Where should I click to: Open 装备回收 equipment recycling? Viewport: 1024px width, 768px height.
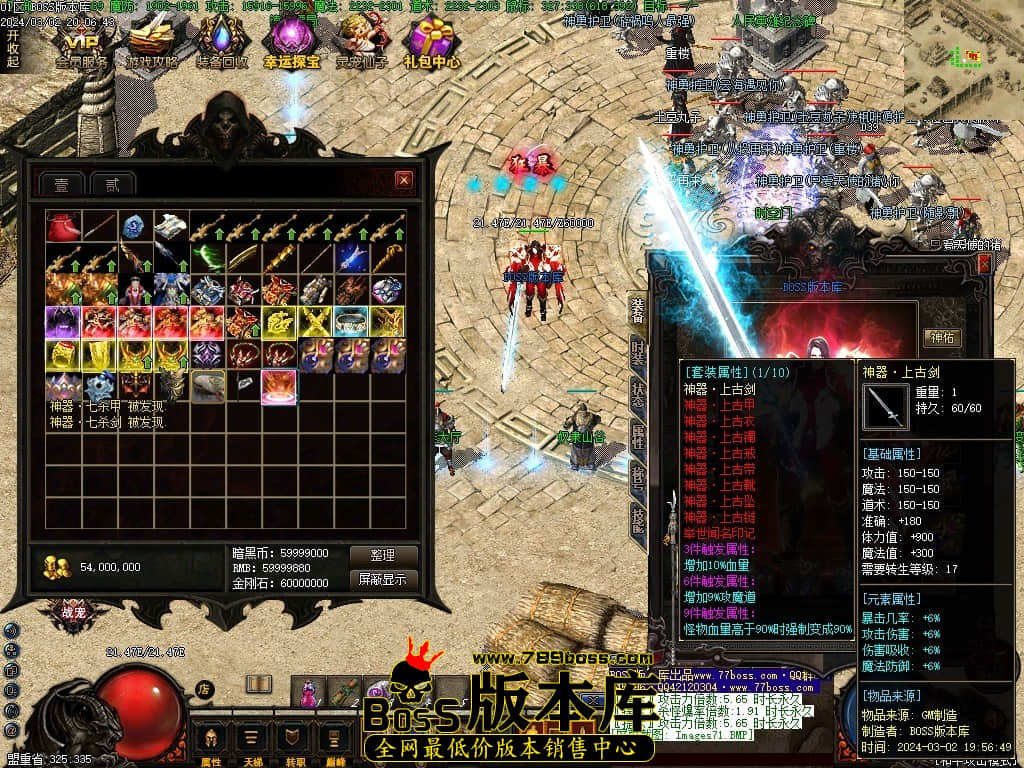pyautogui.click(x=222, y=43)
